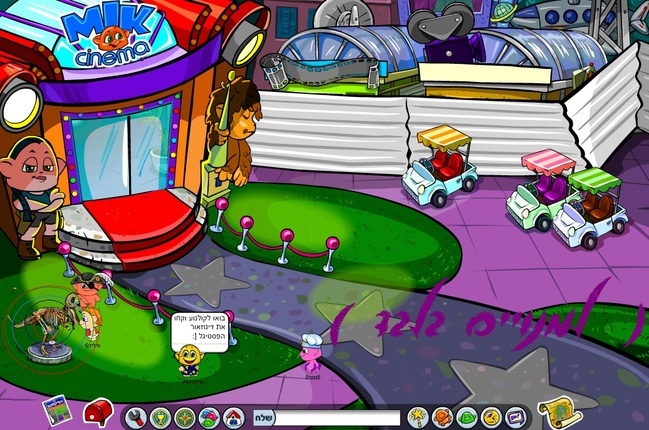Click the orange hat button

[442, 416]
